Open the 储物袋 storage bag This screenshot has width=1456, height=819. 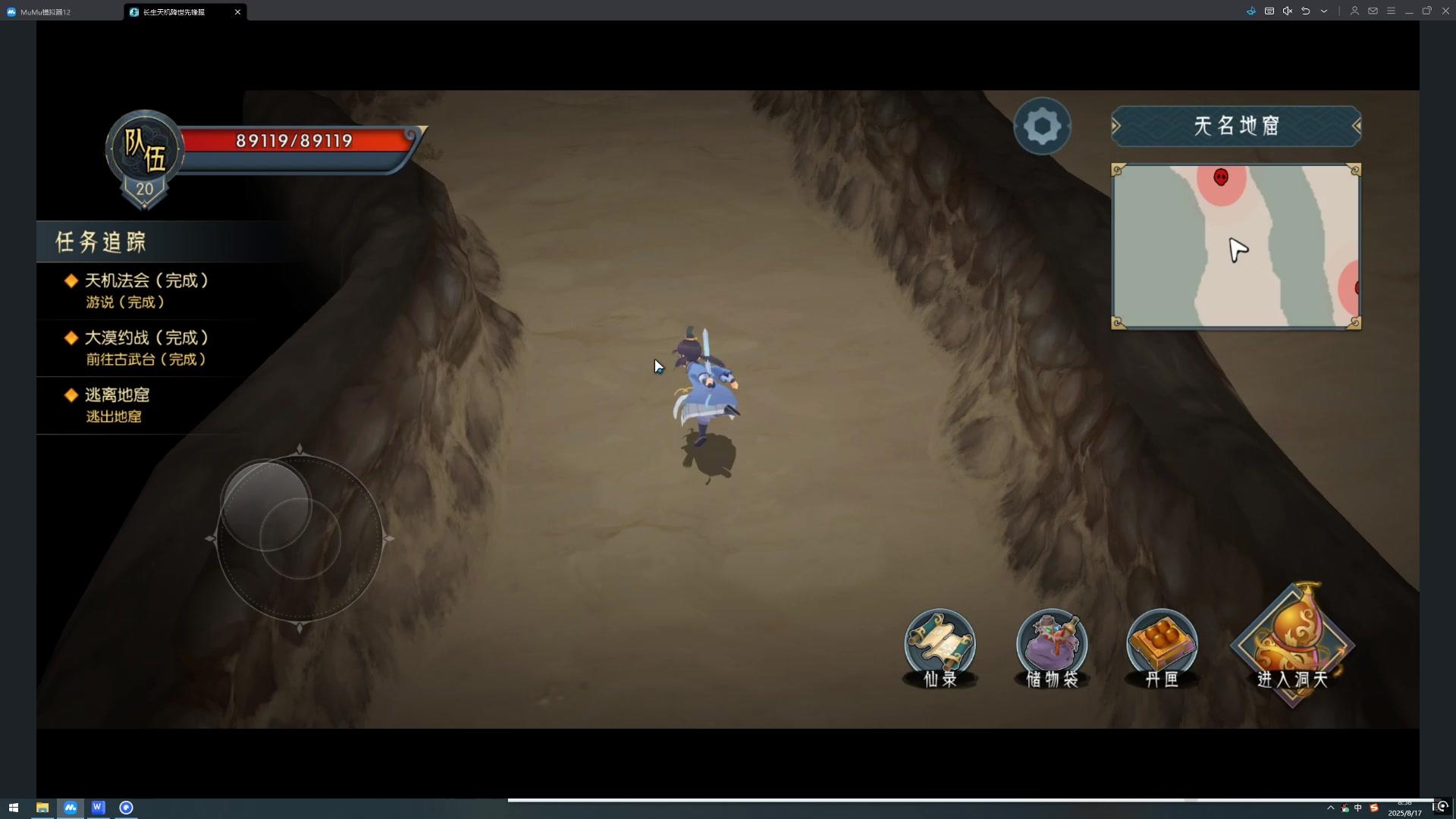coord(1051,647)
